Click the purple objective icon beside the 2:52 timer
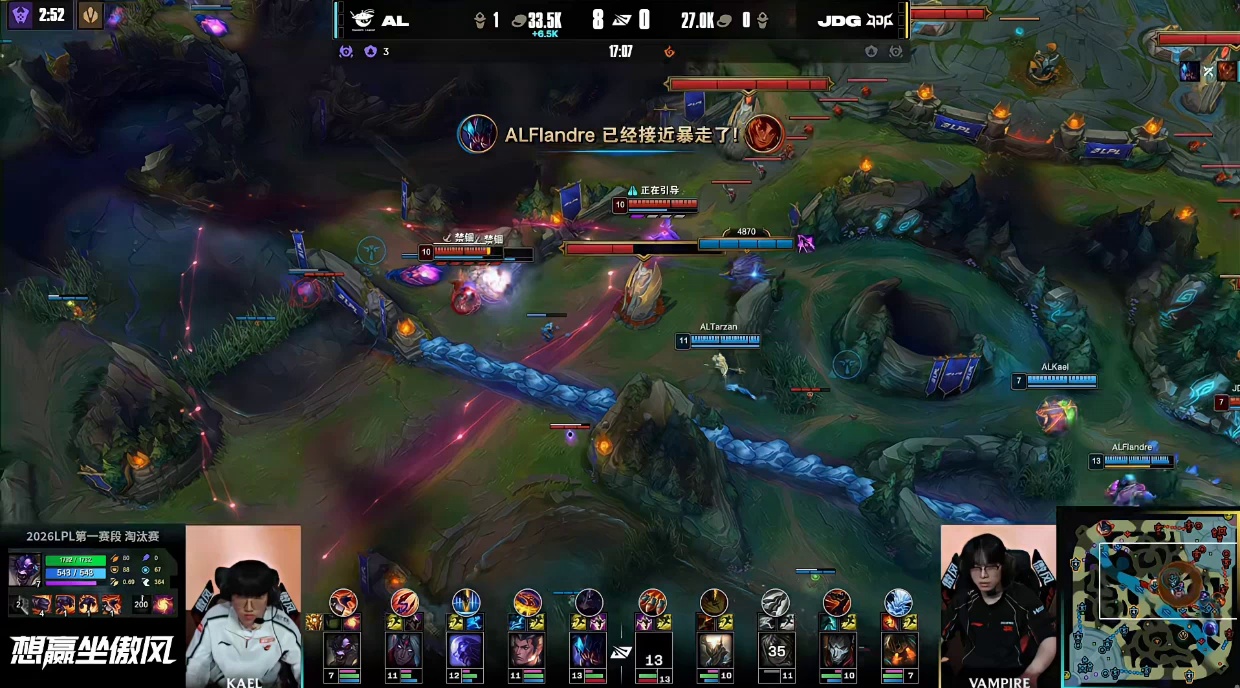The width and height of the screenshot is (1240, 688). coord(20,15)
